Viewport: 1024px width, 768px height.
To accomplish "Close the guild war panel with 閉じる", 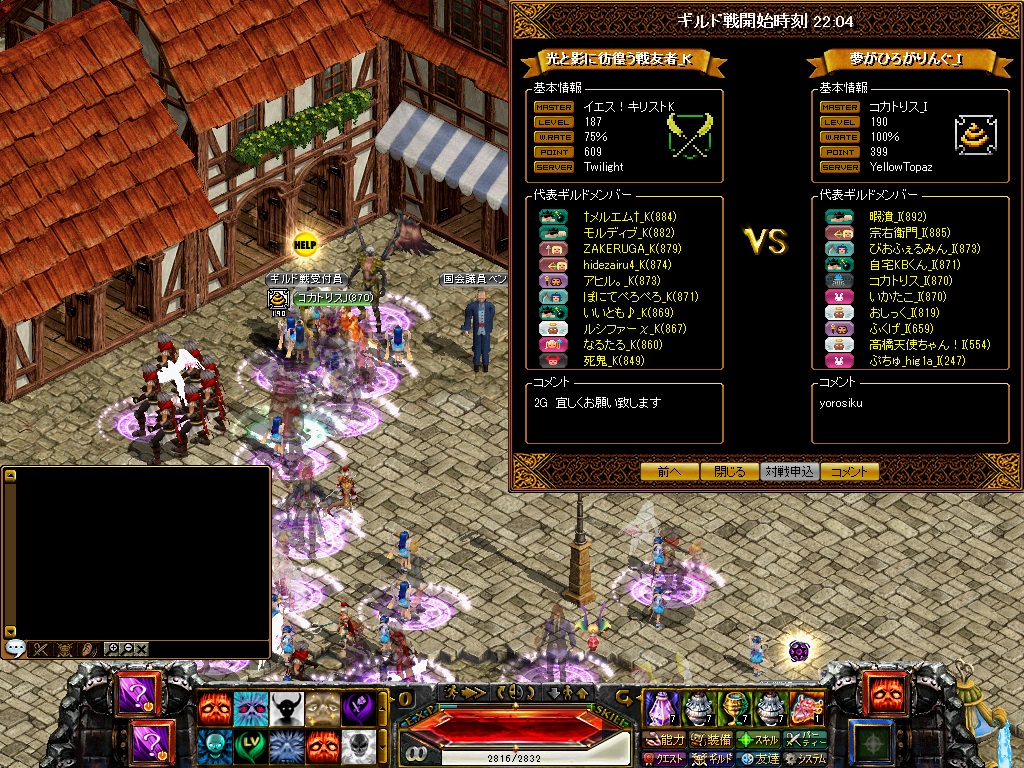I will 729,472.
